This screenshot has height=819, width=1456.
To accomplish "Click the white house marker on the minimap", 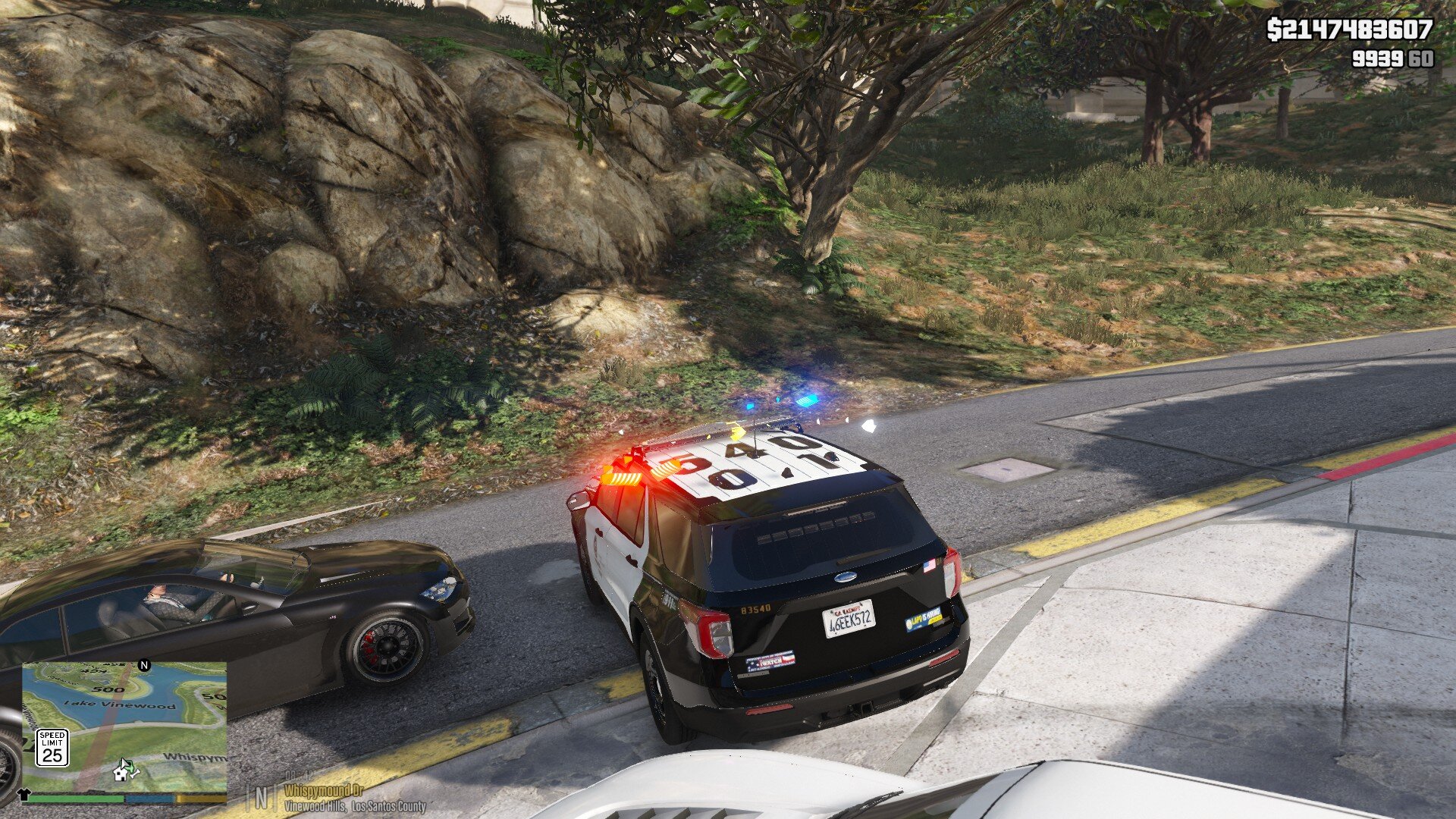I will (121, 773).
